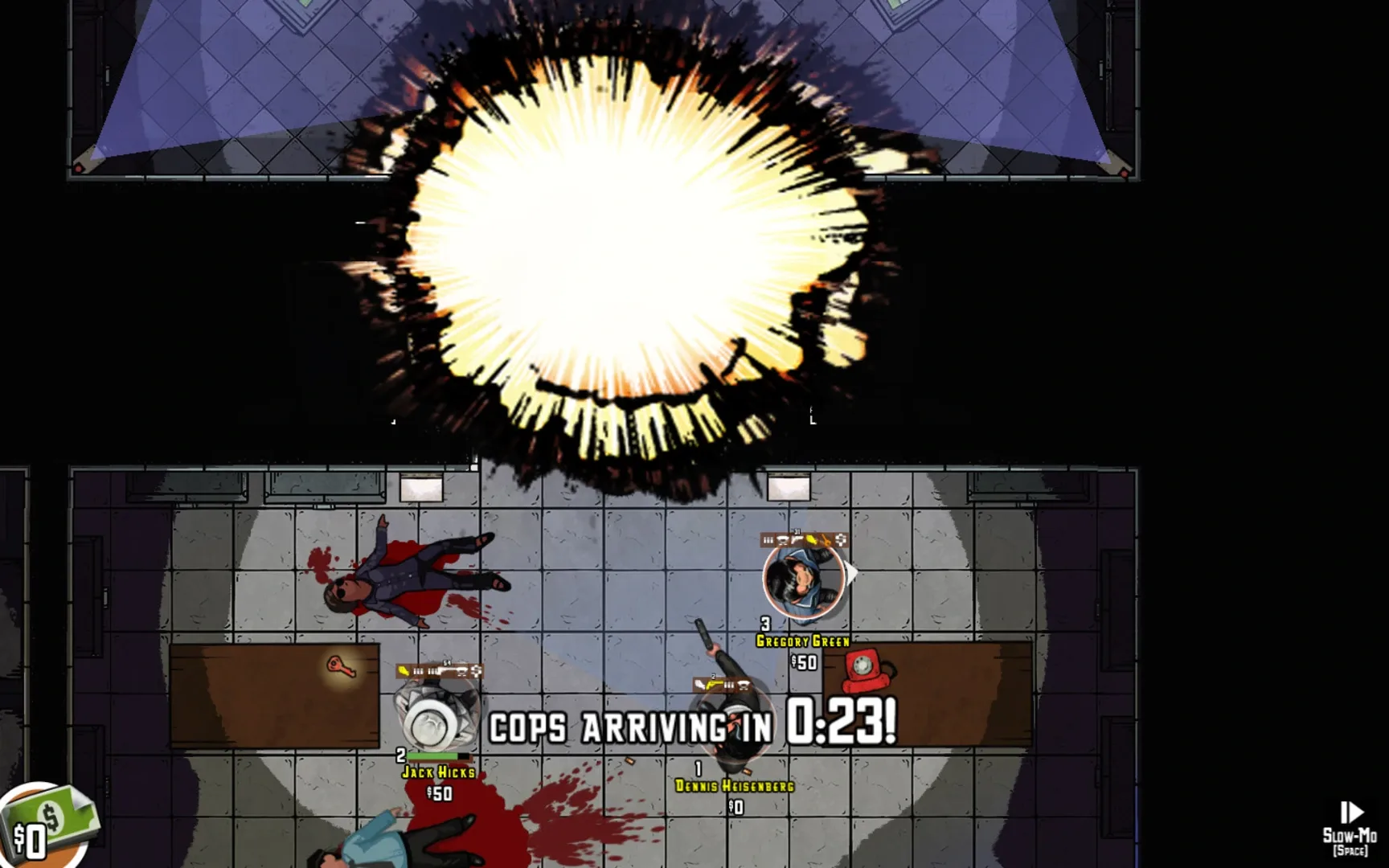The height and width of the screenshot is (868, 1389).
Task: Select the yellow pistol icon above Dennis Heisenberg
Action: click(x=714, y=685)
